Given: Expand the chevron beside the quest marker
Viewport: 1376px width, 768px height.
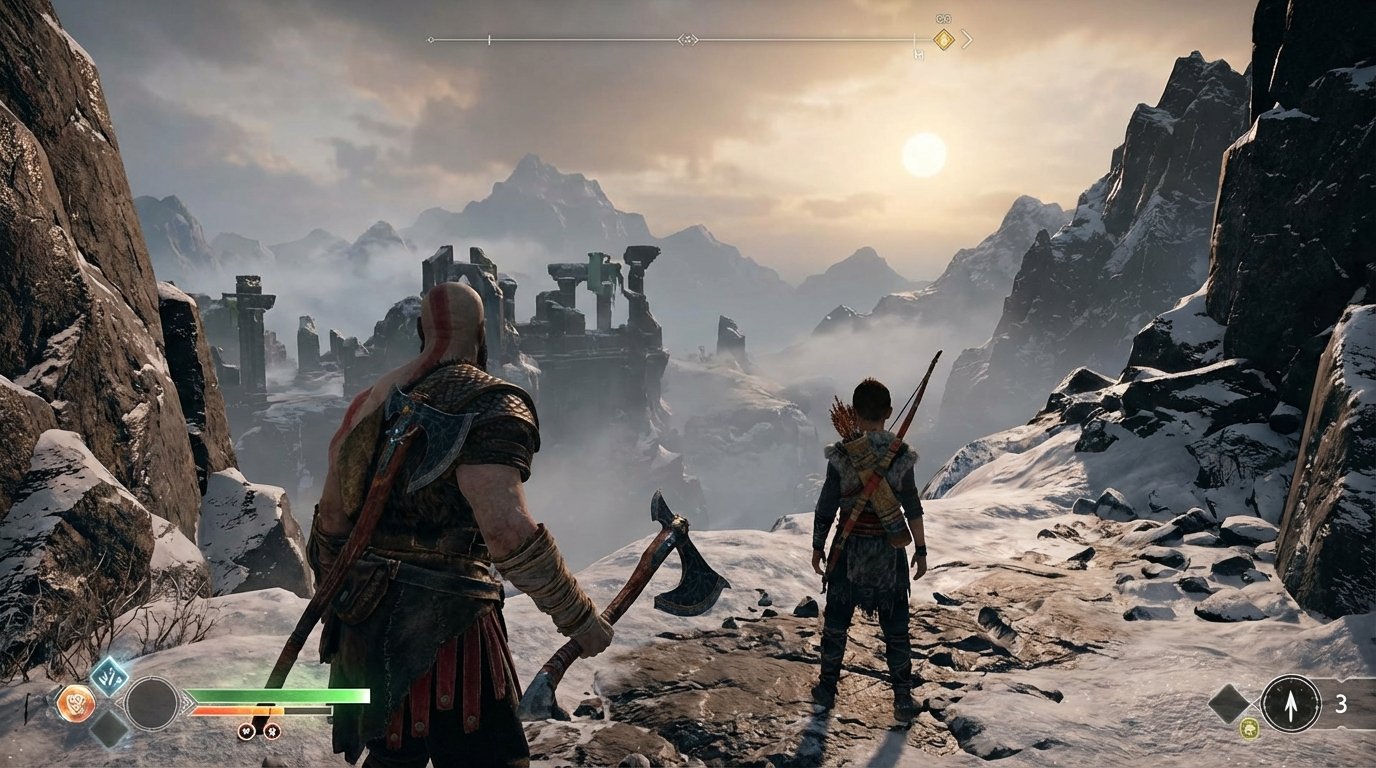Looking at the screenshot, I should tap(967, 39).
